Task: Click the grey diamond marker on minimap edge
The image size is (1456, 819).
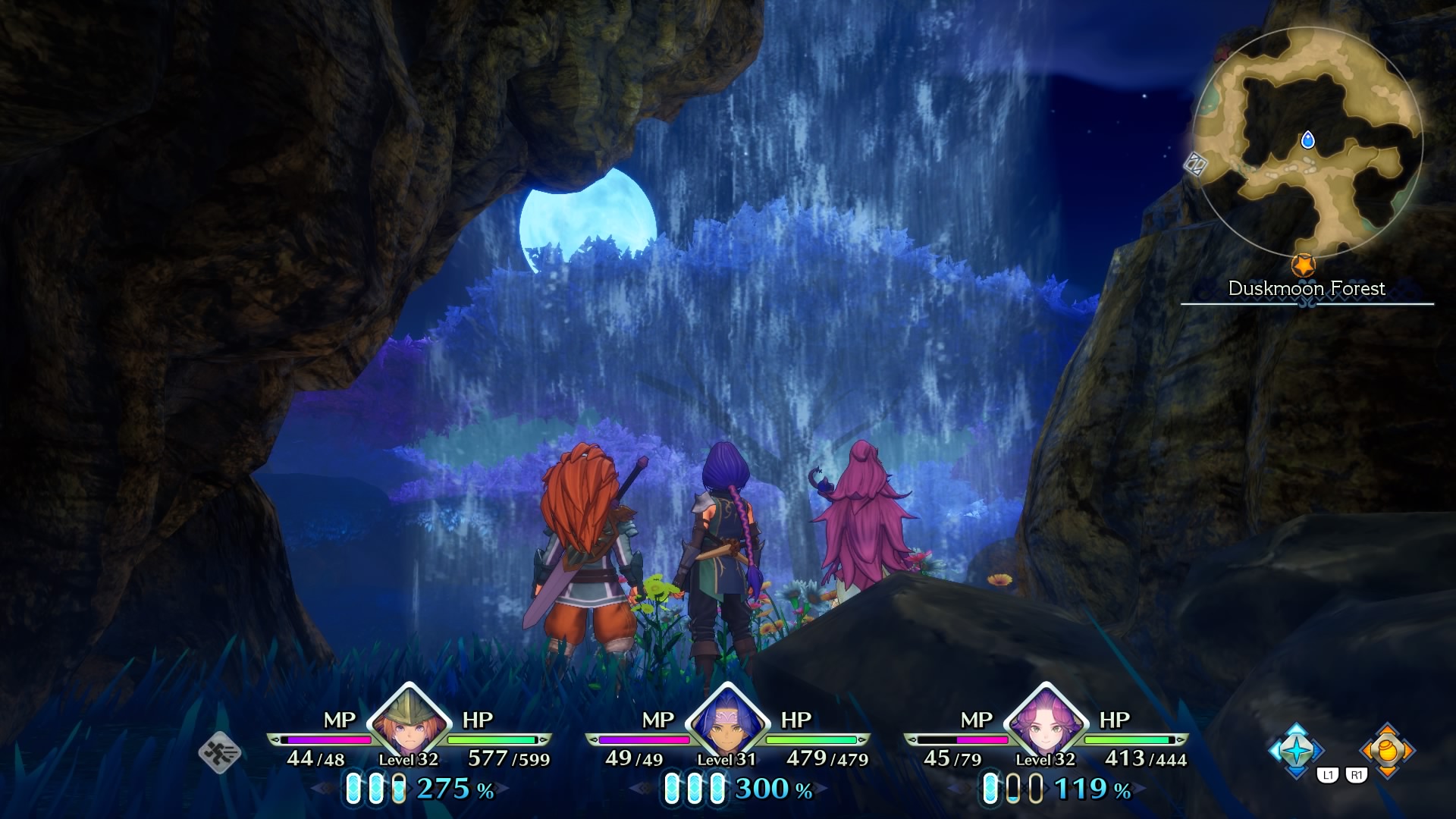Action: coord(1195,163)
